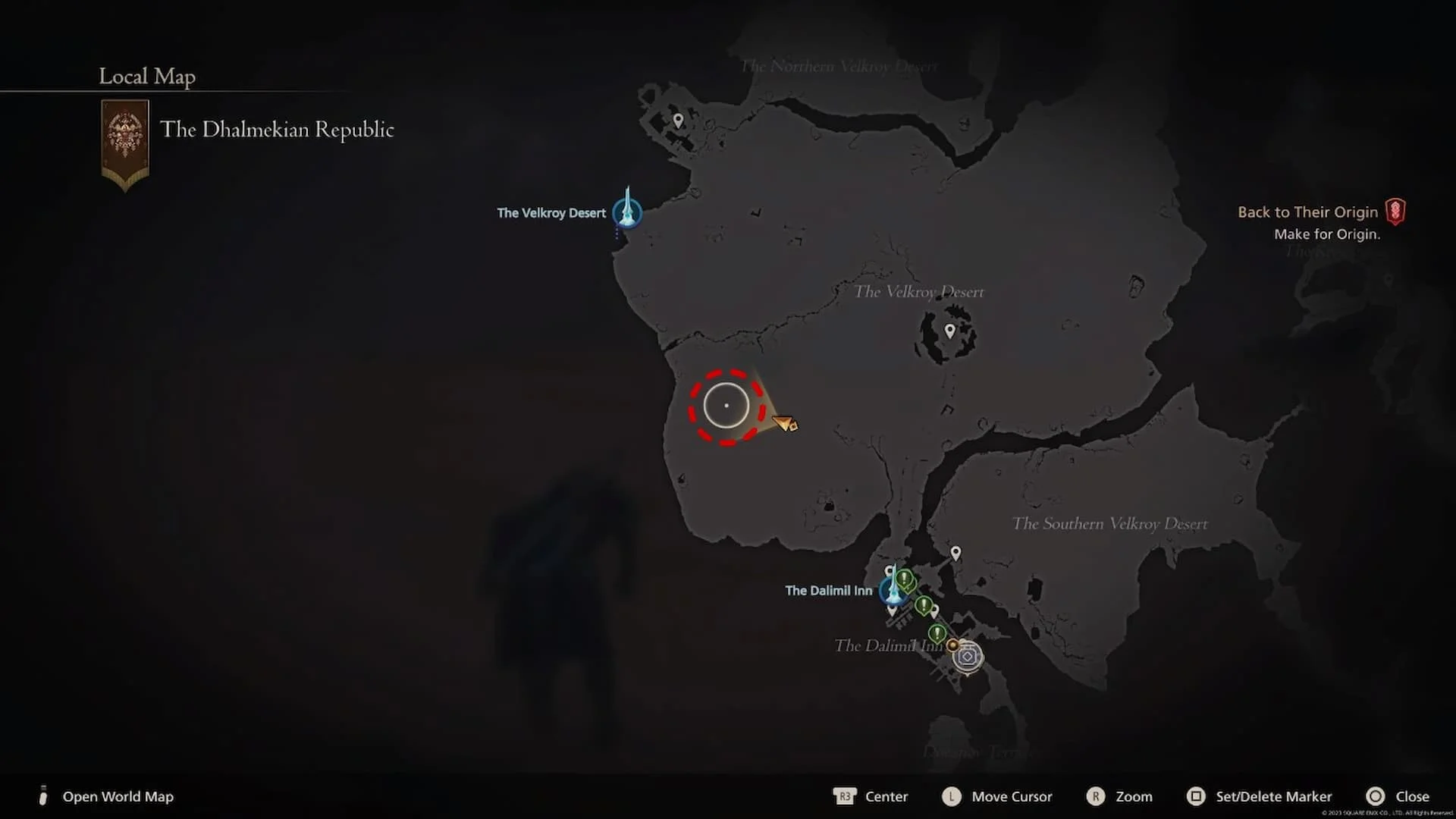Select the Velkroy Desert fast travel obelisk icon
The width and height of the screenshot is (1456, 819).
pyautogui.click(x=628, y=213)
